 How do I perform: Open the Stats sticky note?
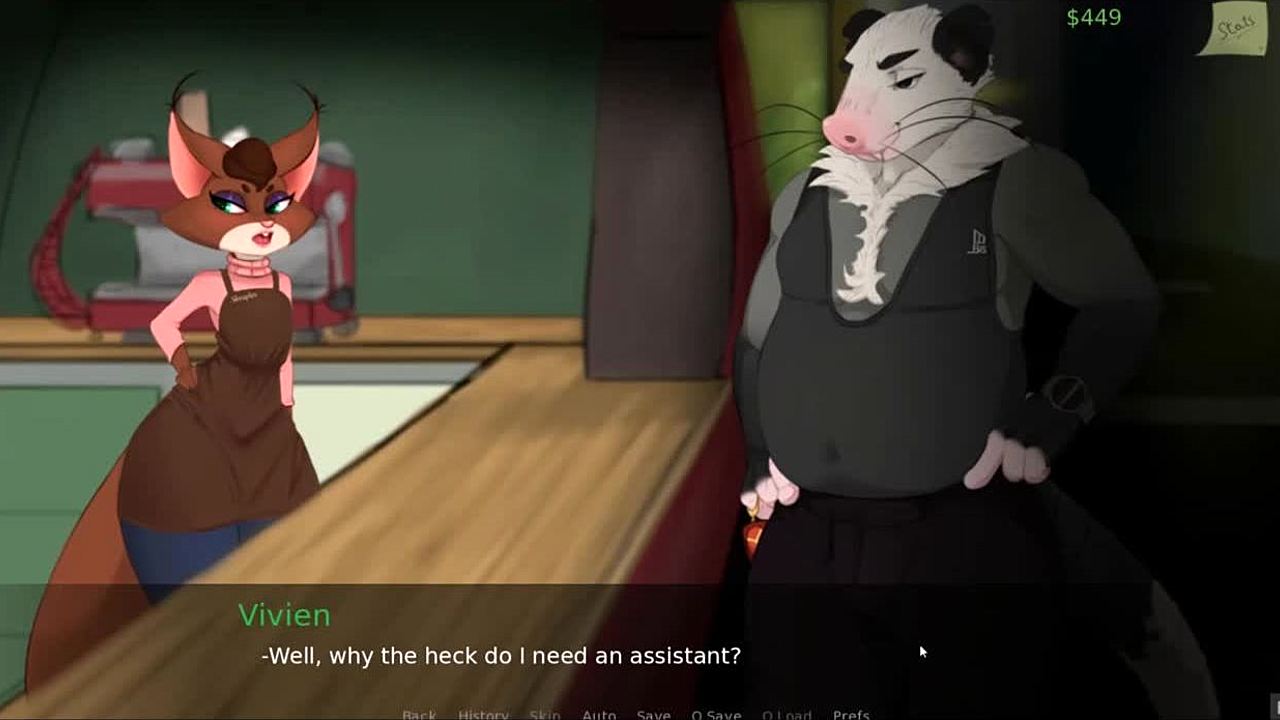point(1230,28)
